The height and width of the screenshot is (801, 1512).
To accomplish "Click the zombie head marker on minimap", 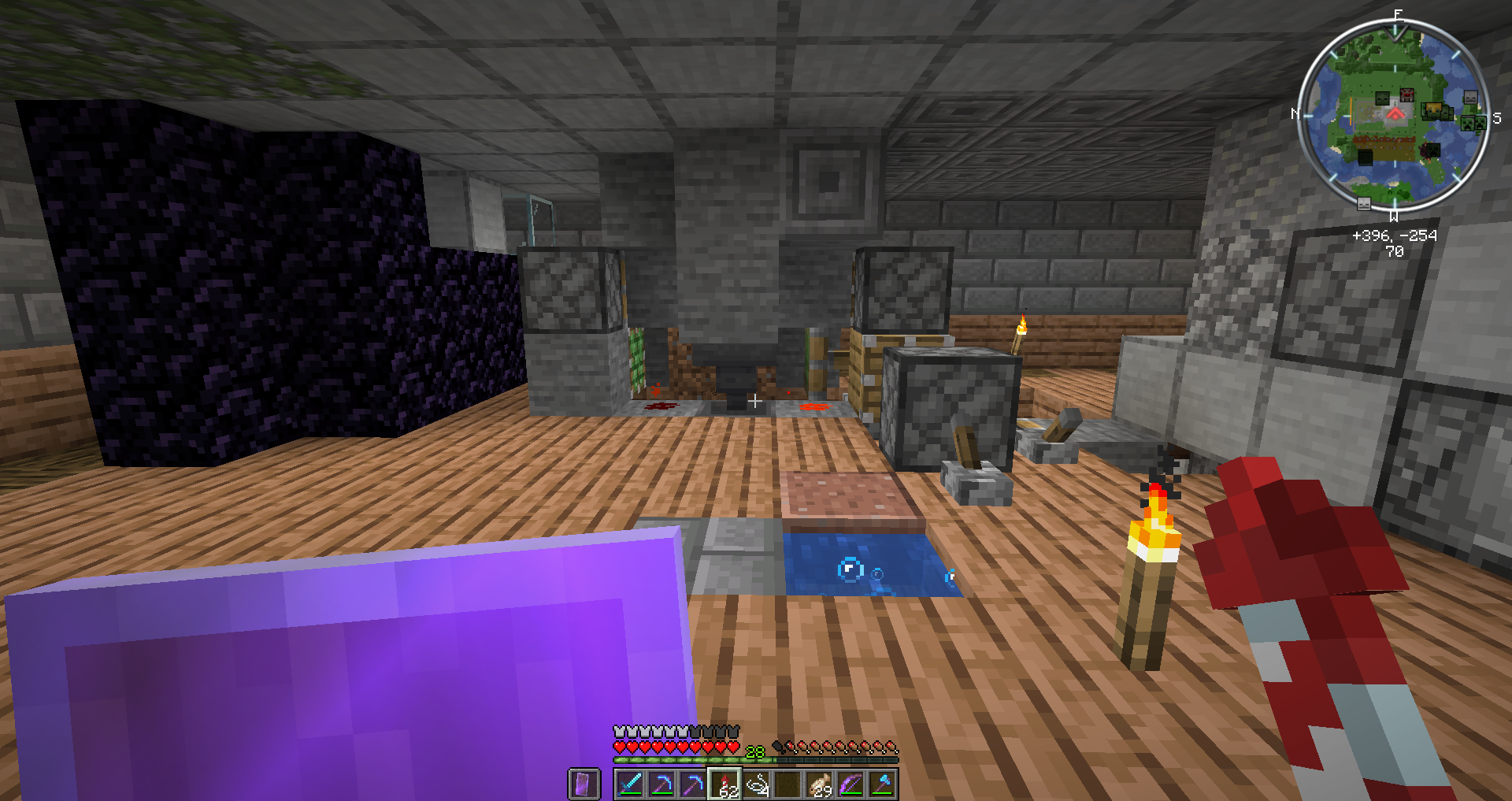I will tap(1382, 97).
